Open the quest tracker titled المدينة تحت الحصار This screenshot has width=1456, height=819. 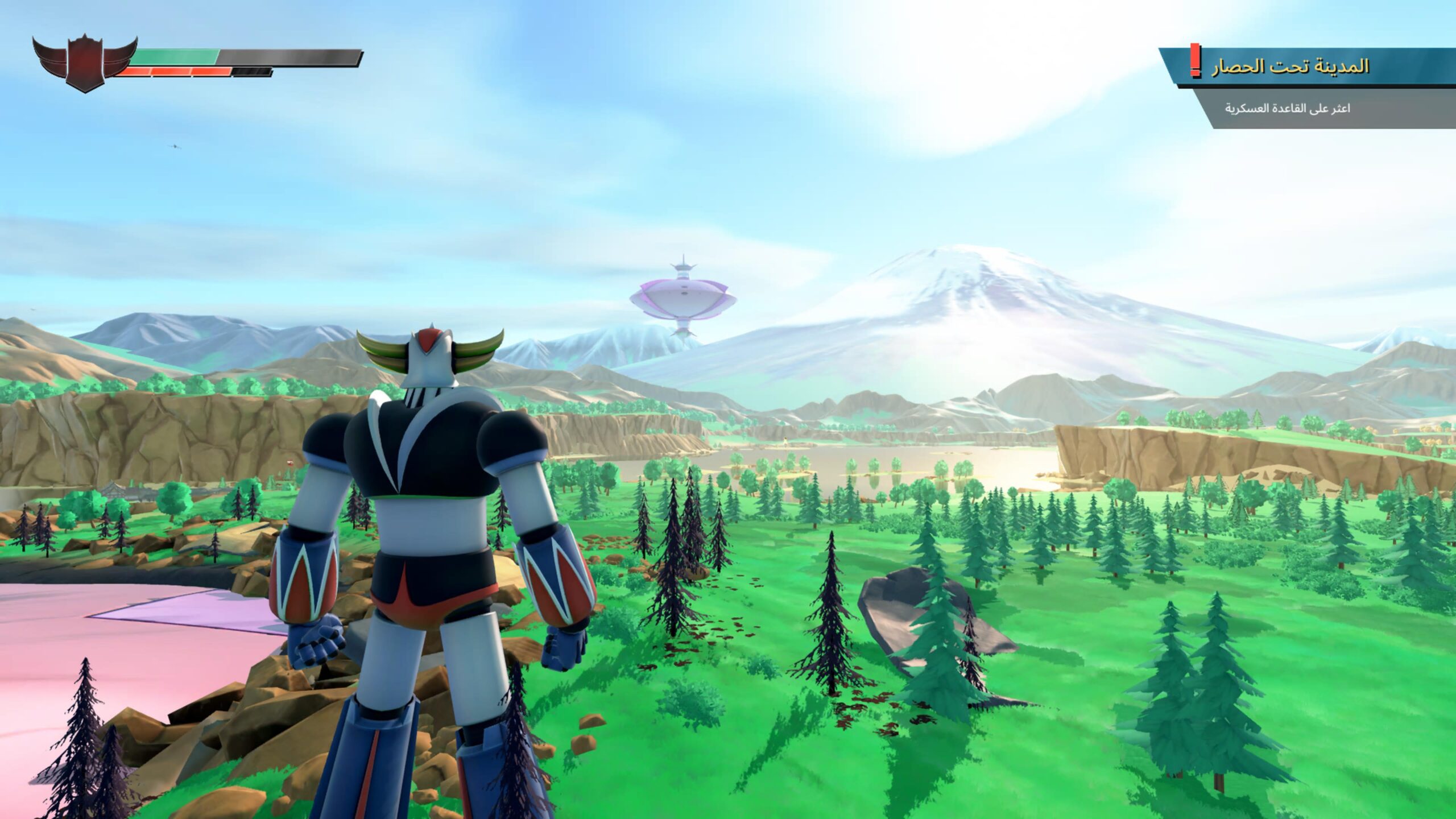[1290, 67]
